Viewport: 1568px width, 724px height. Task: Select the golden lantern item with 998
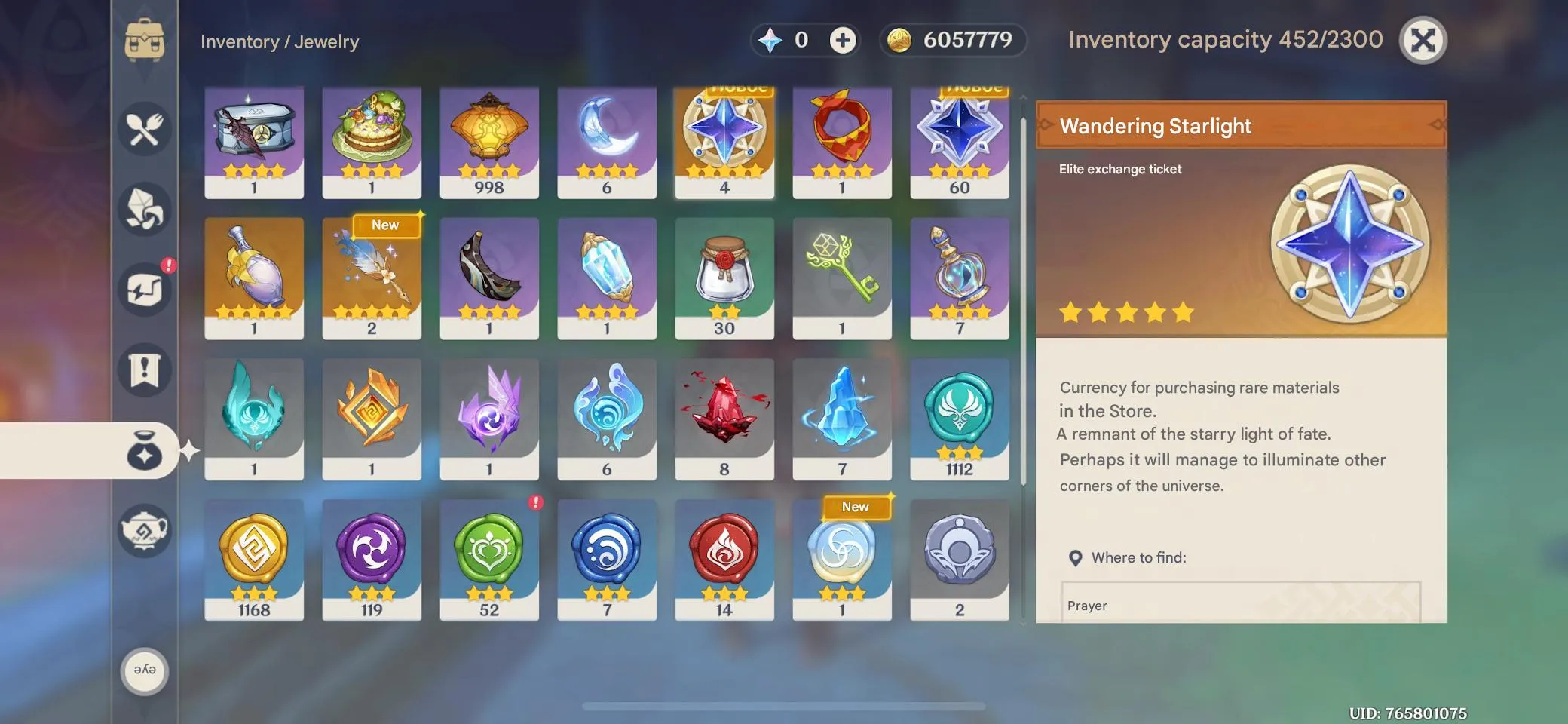[489, 142]
